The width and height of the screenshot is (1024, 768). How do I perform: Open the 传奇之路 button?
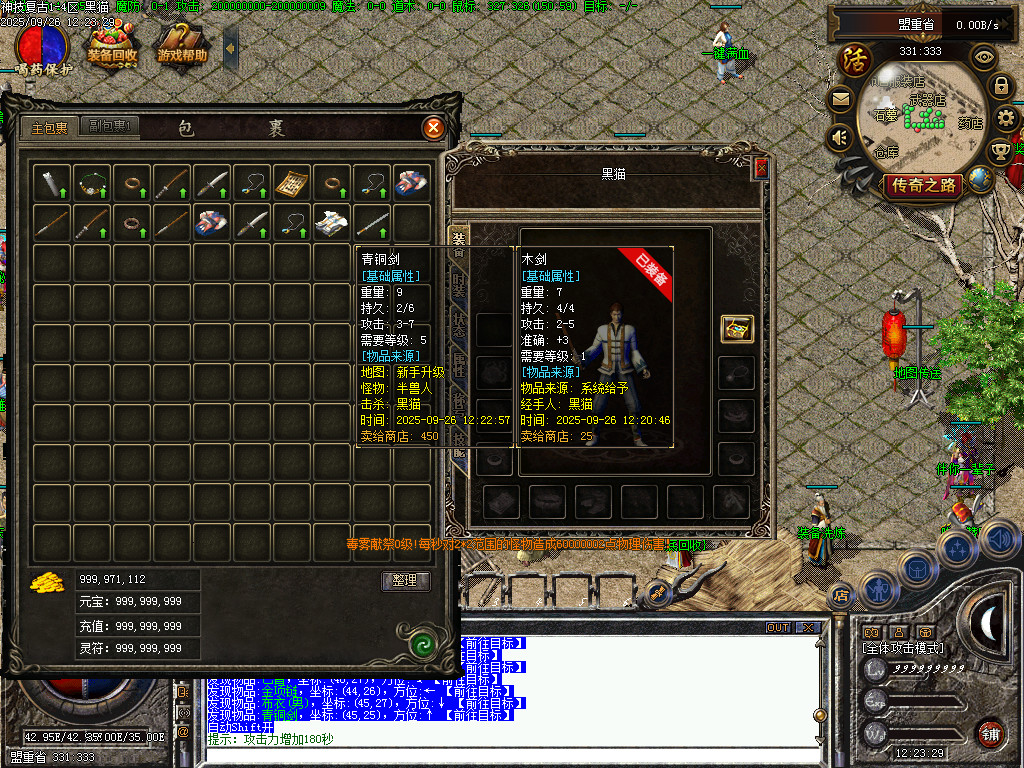[924, 185]
